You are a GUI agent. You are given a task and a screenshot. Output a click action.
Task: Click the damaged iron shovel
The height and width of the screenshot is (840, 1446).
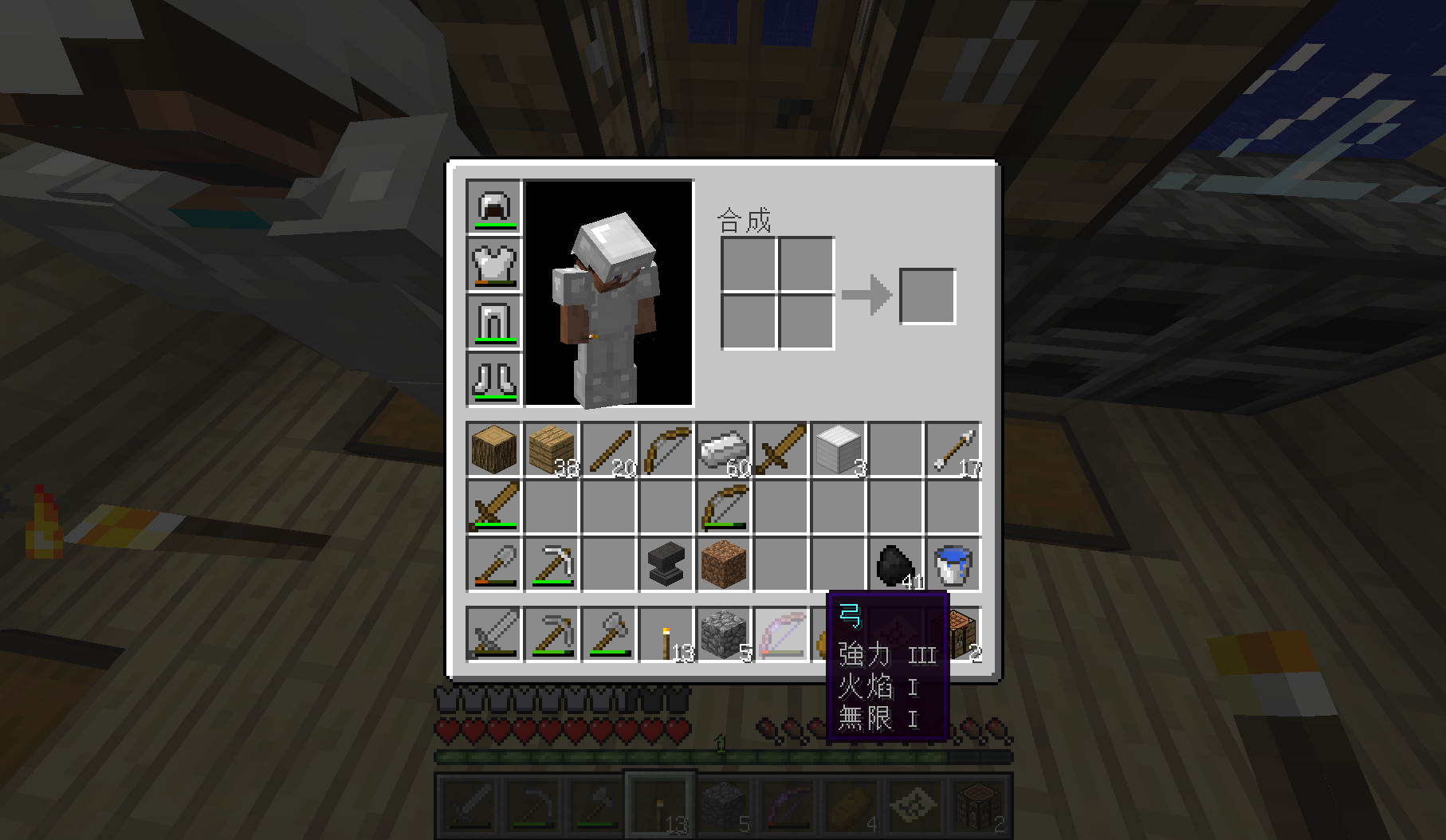[x=493, y=566]
